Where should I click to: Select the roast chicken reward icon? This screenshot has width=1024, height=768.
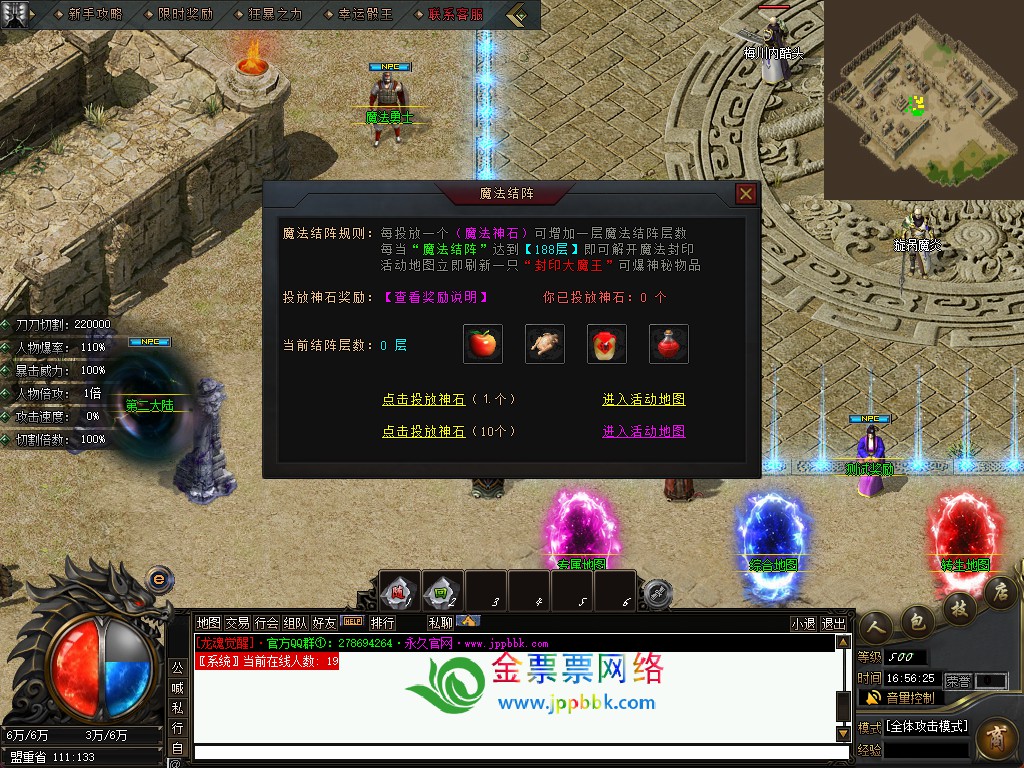pos(545,345)
